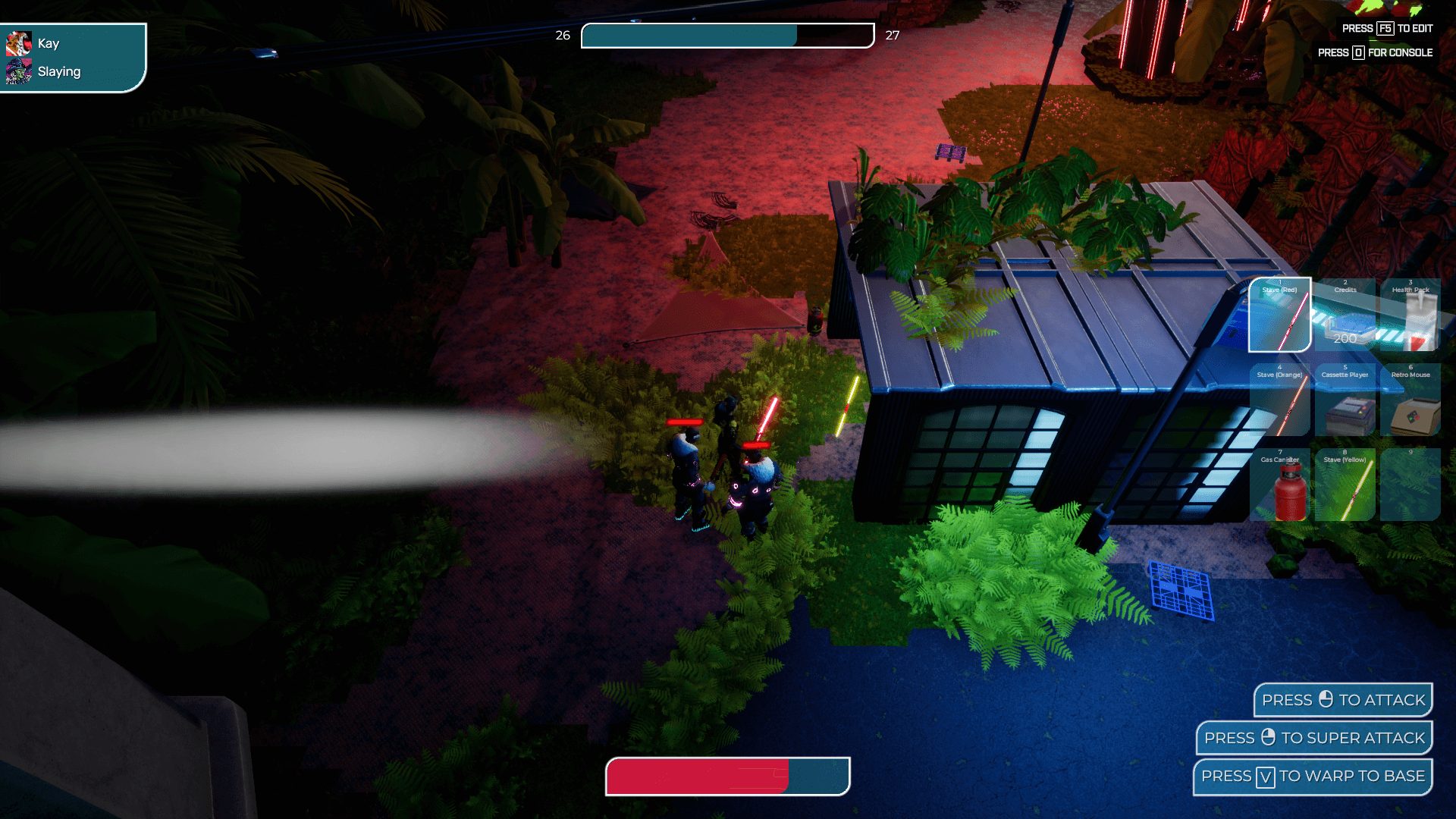This screenshot has width=1456, height=819.
Task: Select the Credits slot showing 200
Action: [1345, 315]
